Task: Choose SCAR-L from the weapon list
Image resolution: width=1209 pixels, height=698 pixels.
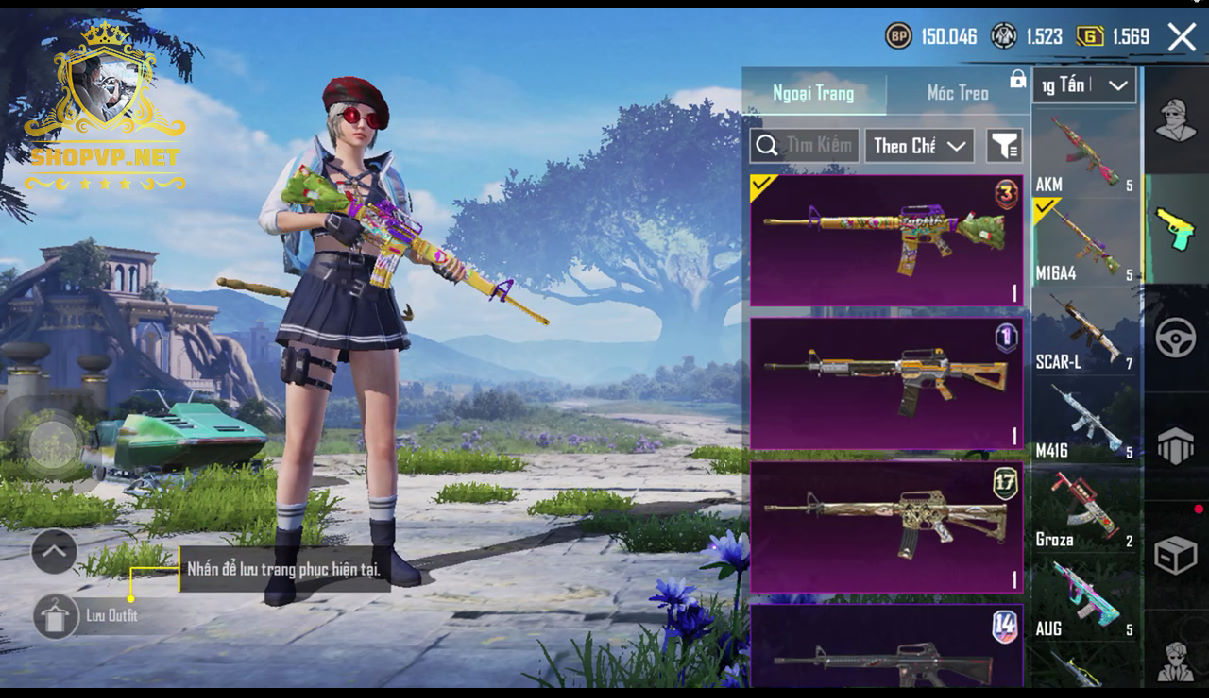Action: pyautogui.click(x=1085, y=332)
